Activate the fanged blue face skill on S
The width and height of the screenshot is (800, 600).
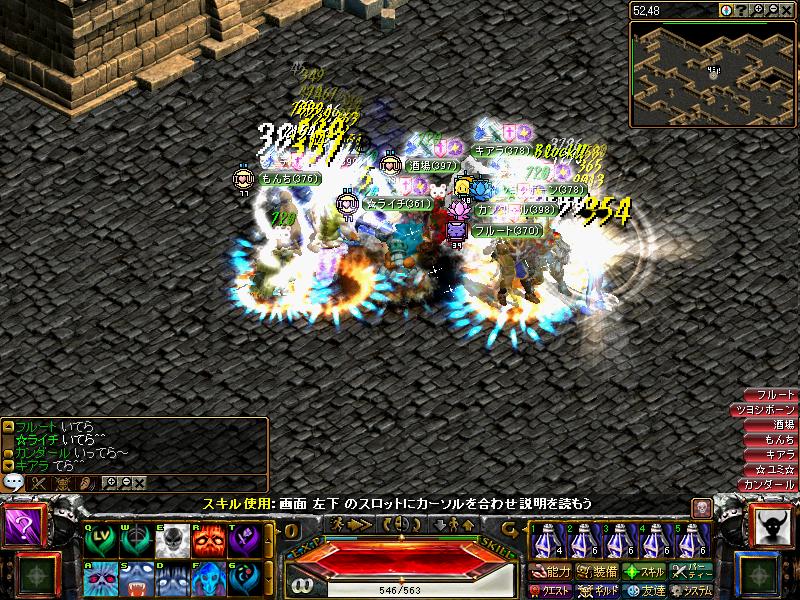tap(135, 578)
